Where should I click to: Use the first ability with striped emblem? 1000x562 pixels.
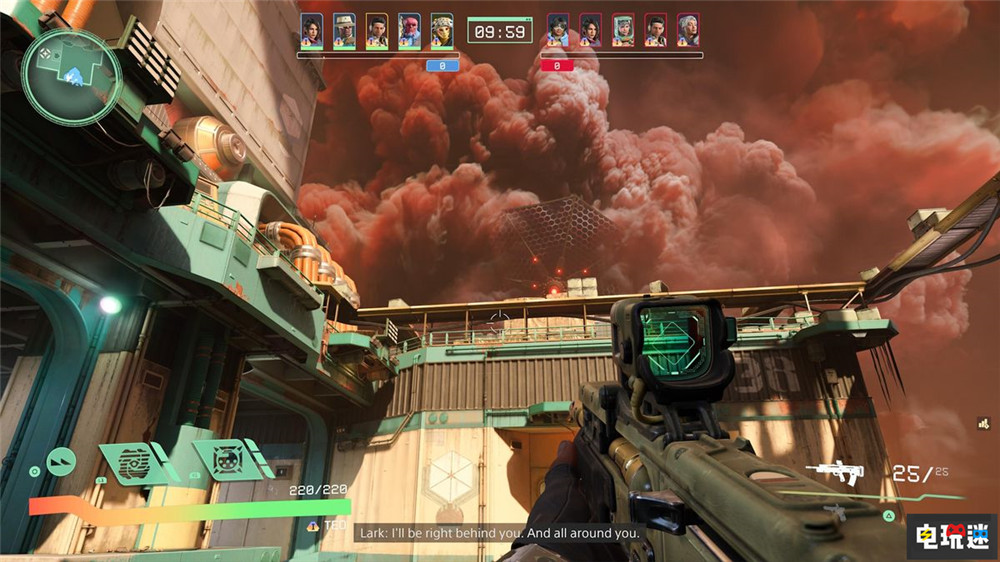pyautogui.click(x=134, y=462)
